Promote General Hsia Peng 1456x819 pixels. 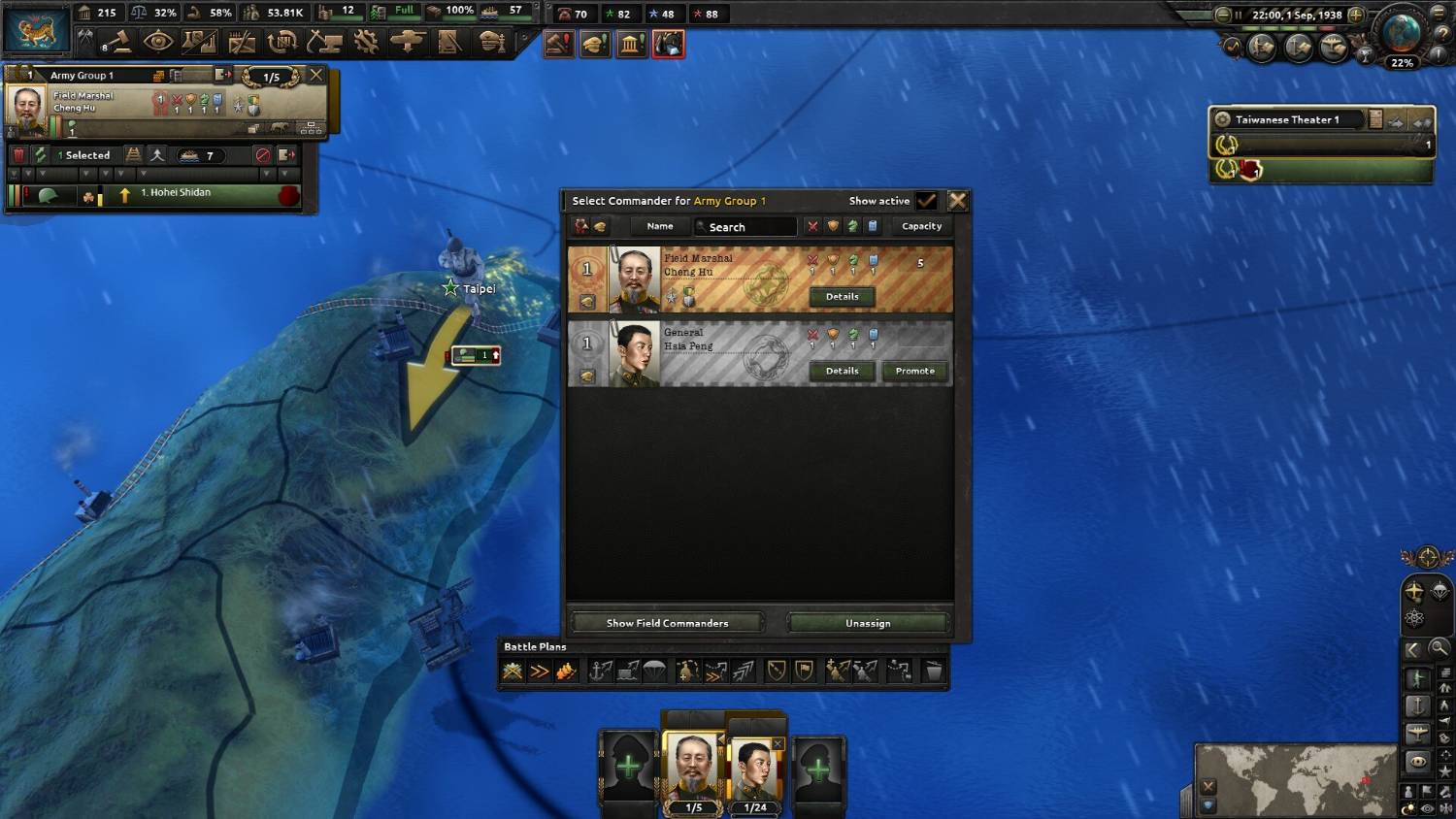[914, 371]
